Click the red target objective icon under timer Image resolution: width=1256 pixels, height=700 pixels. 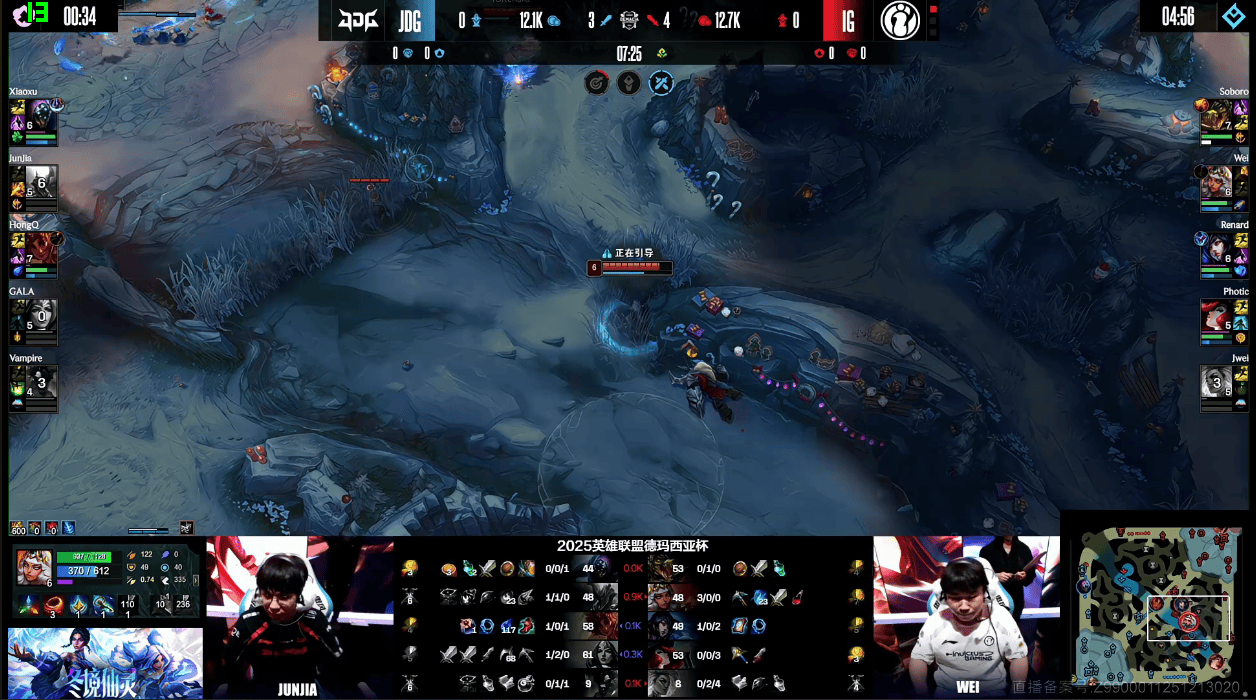pyautogui.click(x=596, y=83)
